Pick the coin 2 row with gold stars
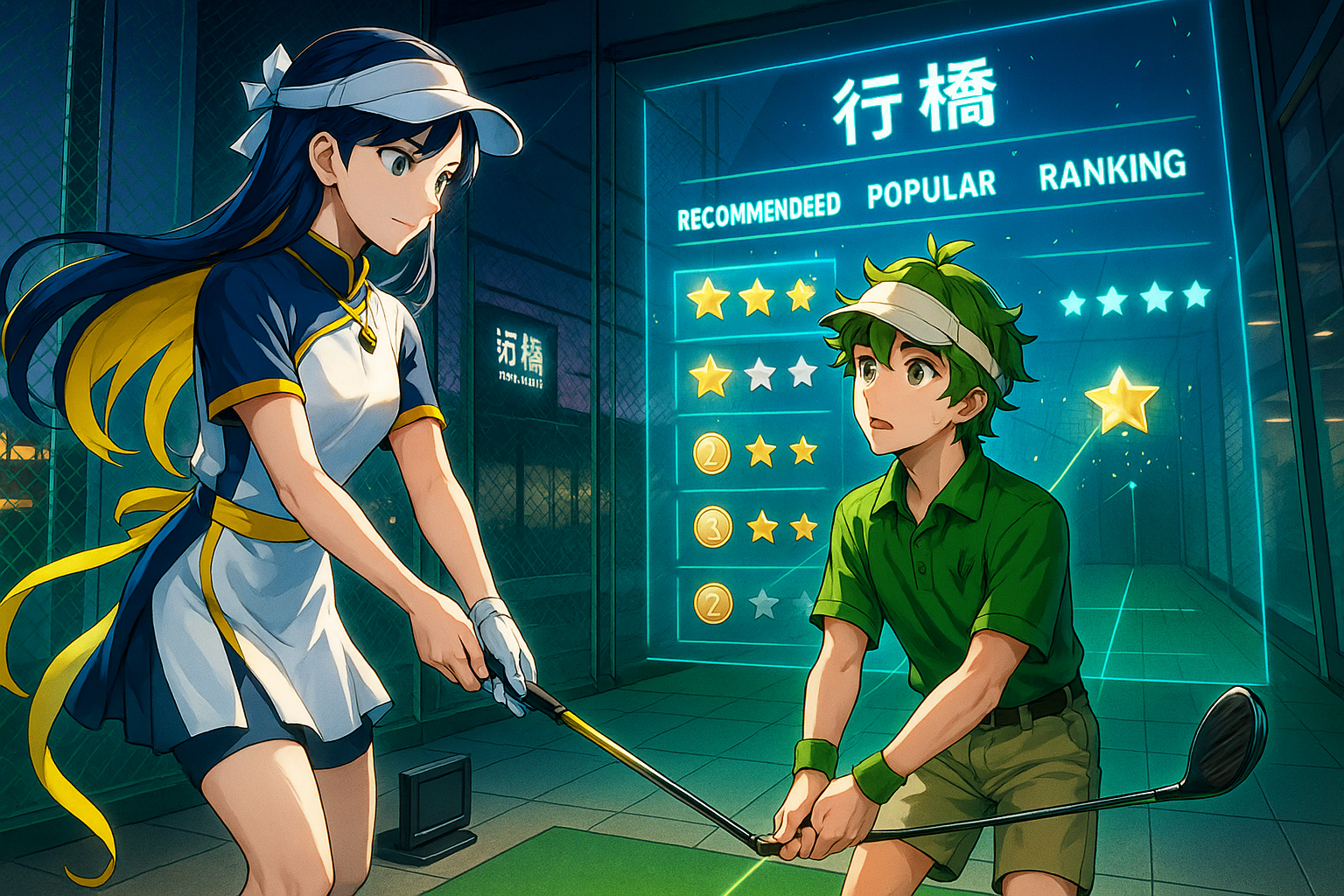Screen dimensions: 1344x896 pos(753,451)
